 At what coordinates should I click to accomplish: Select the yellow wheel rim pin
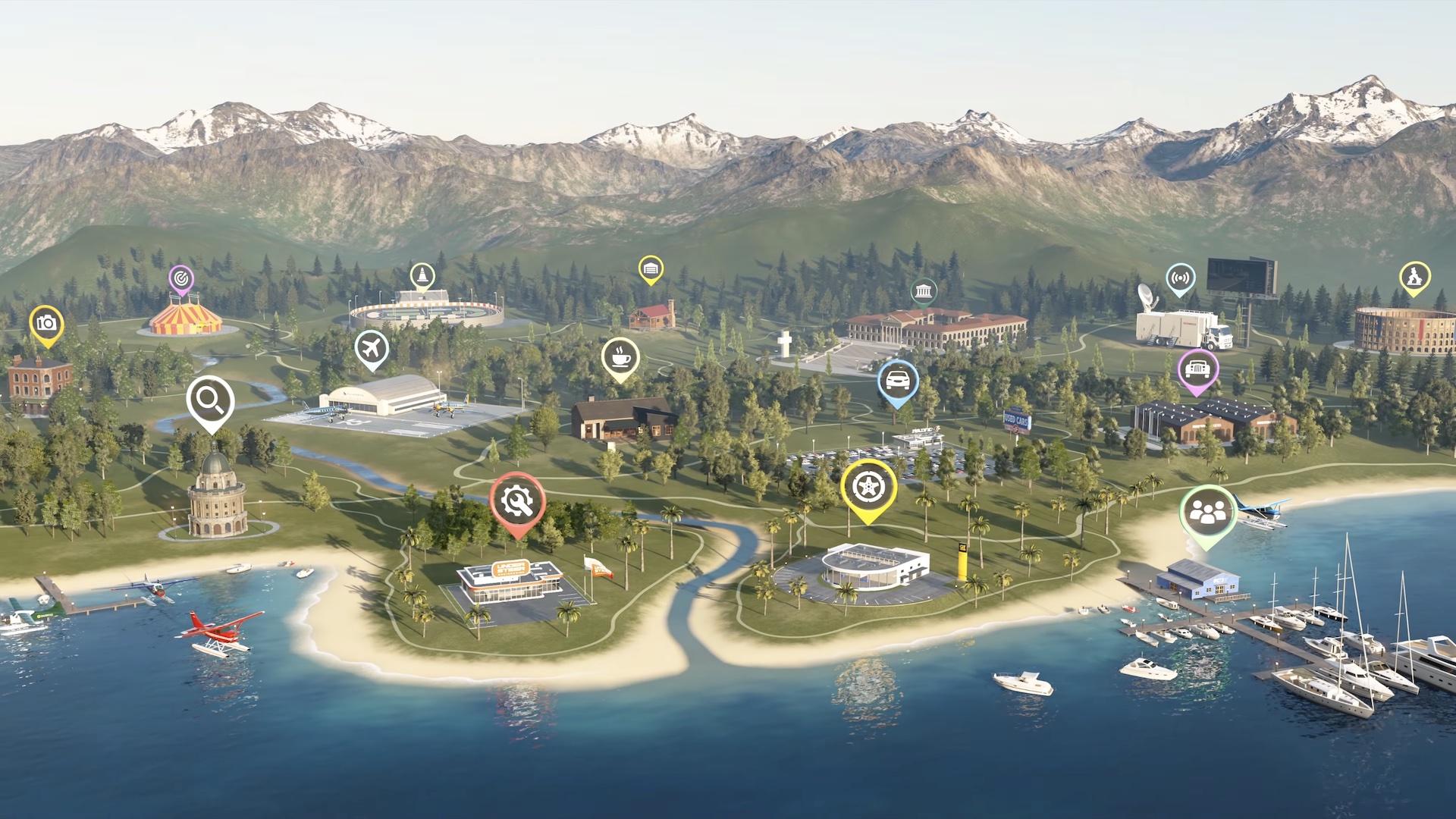868,487
